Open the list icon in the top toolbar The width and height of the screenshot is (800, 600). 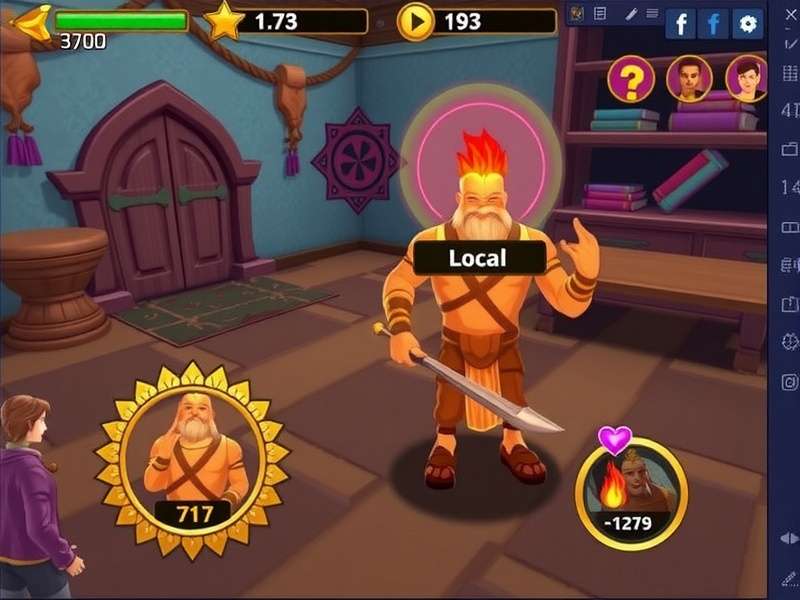(x=600, y=13)
